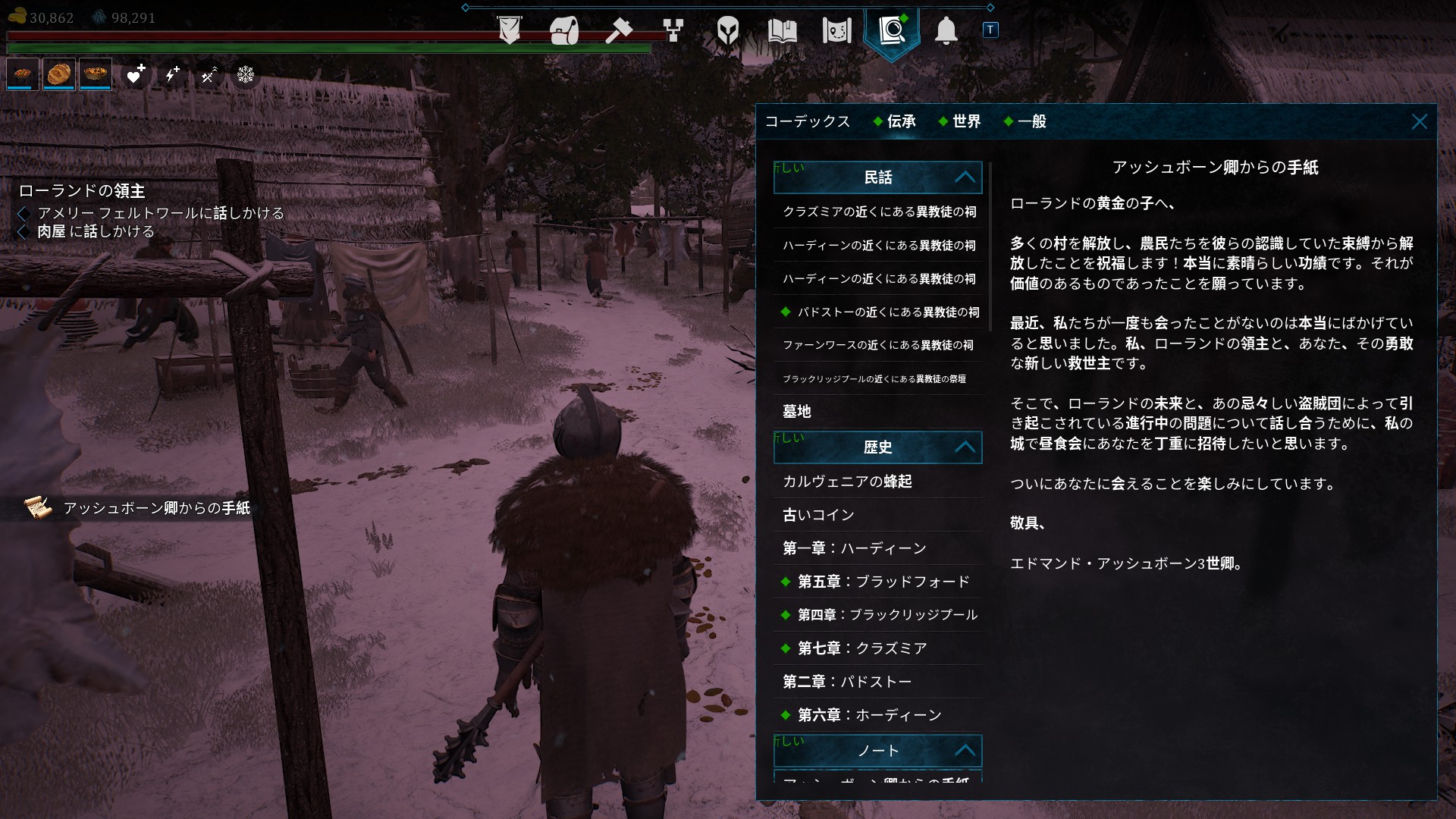
Task: Close the Codex panel
Action: [x=1419, y=122]
